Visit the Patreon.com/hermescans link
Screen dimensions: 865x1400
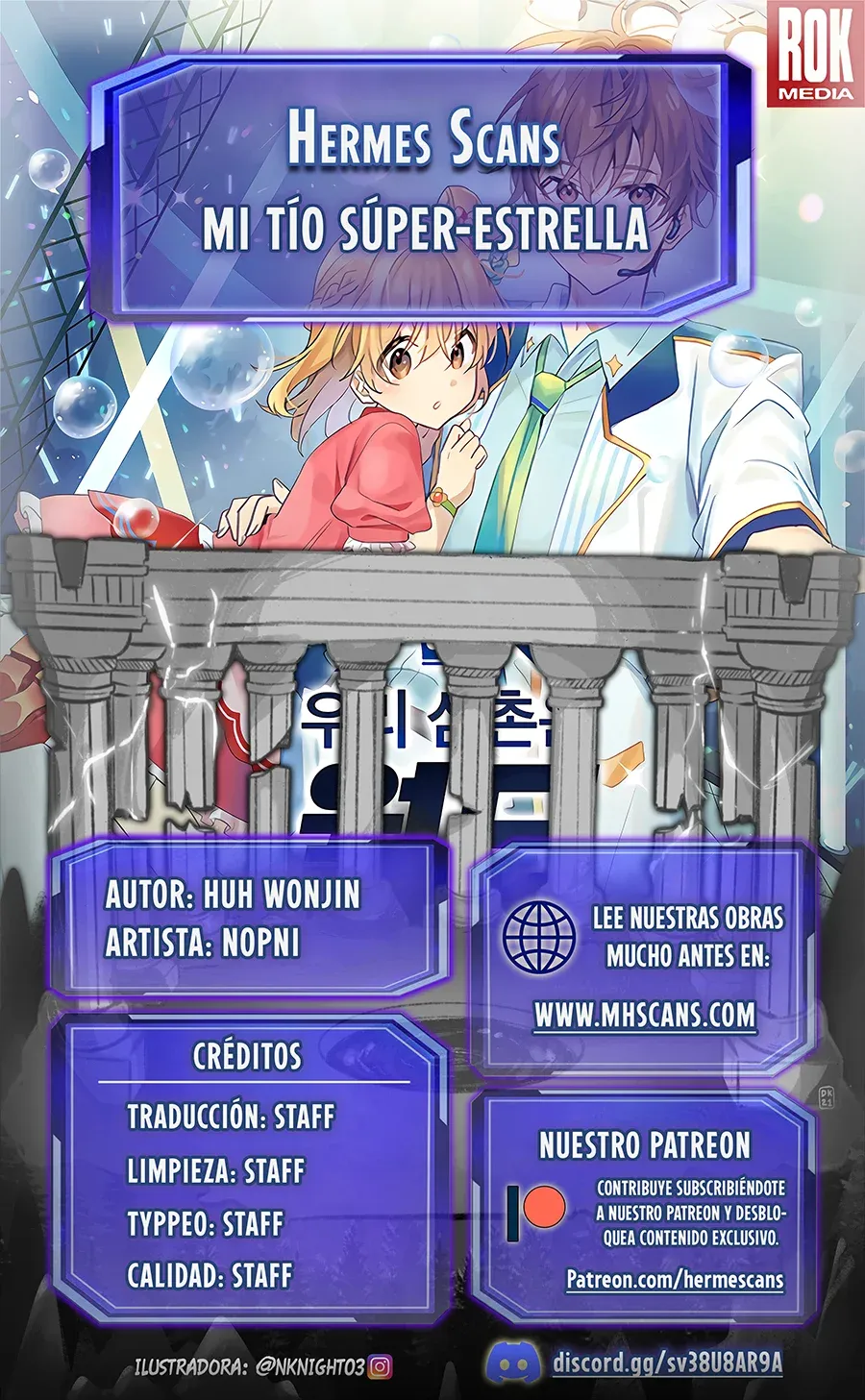pyautogui.click(x=675, y=1280)
